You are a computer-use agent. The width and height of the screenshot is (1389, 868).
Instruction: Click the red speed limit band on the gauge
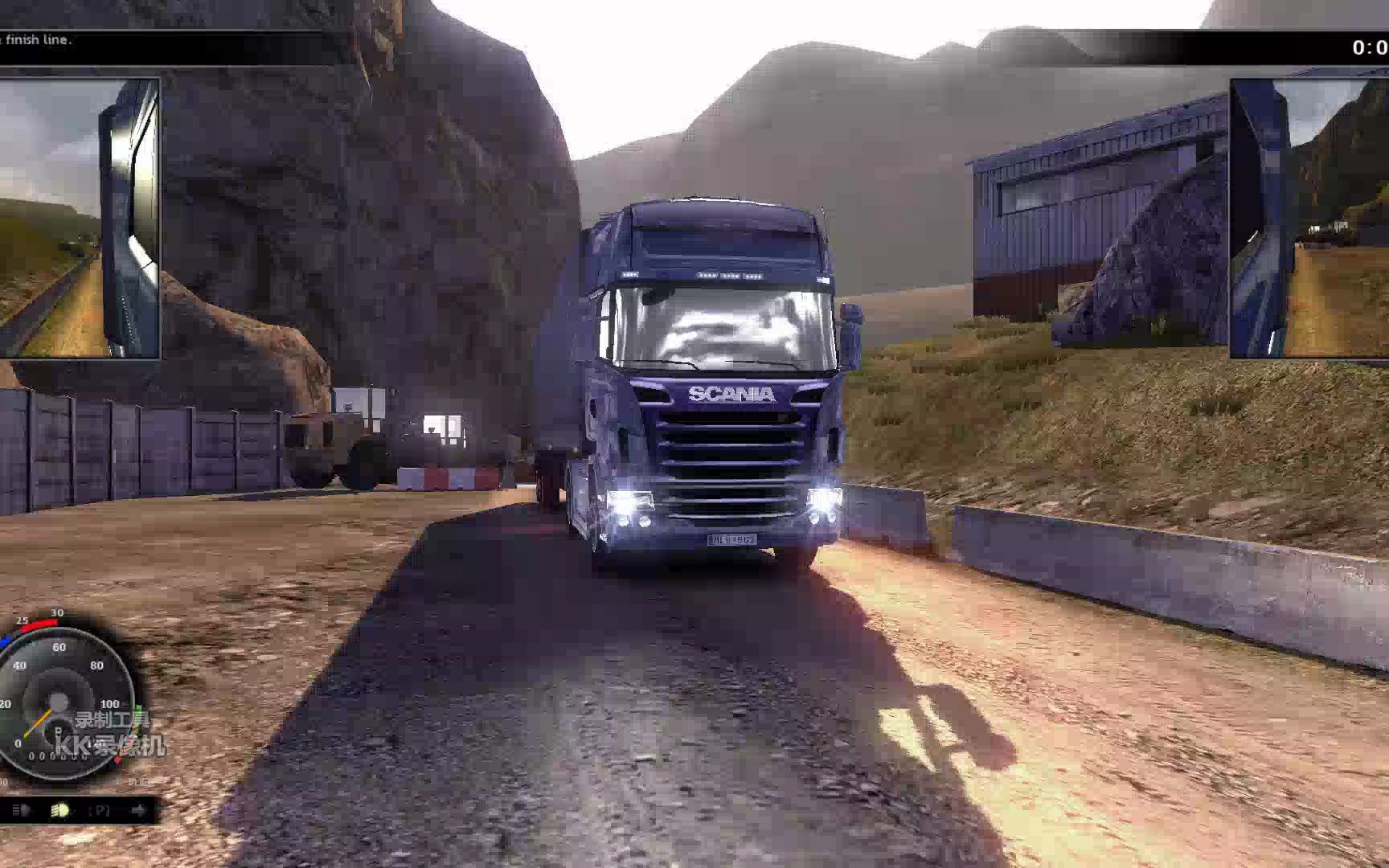(37, 621)
